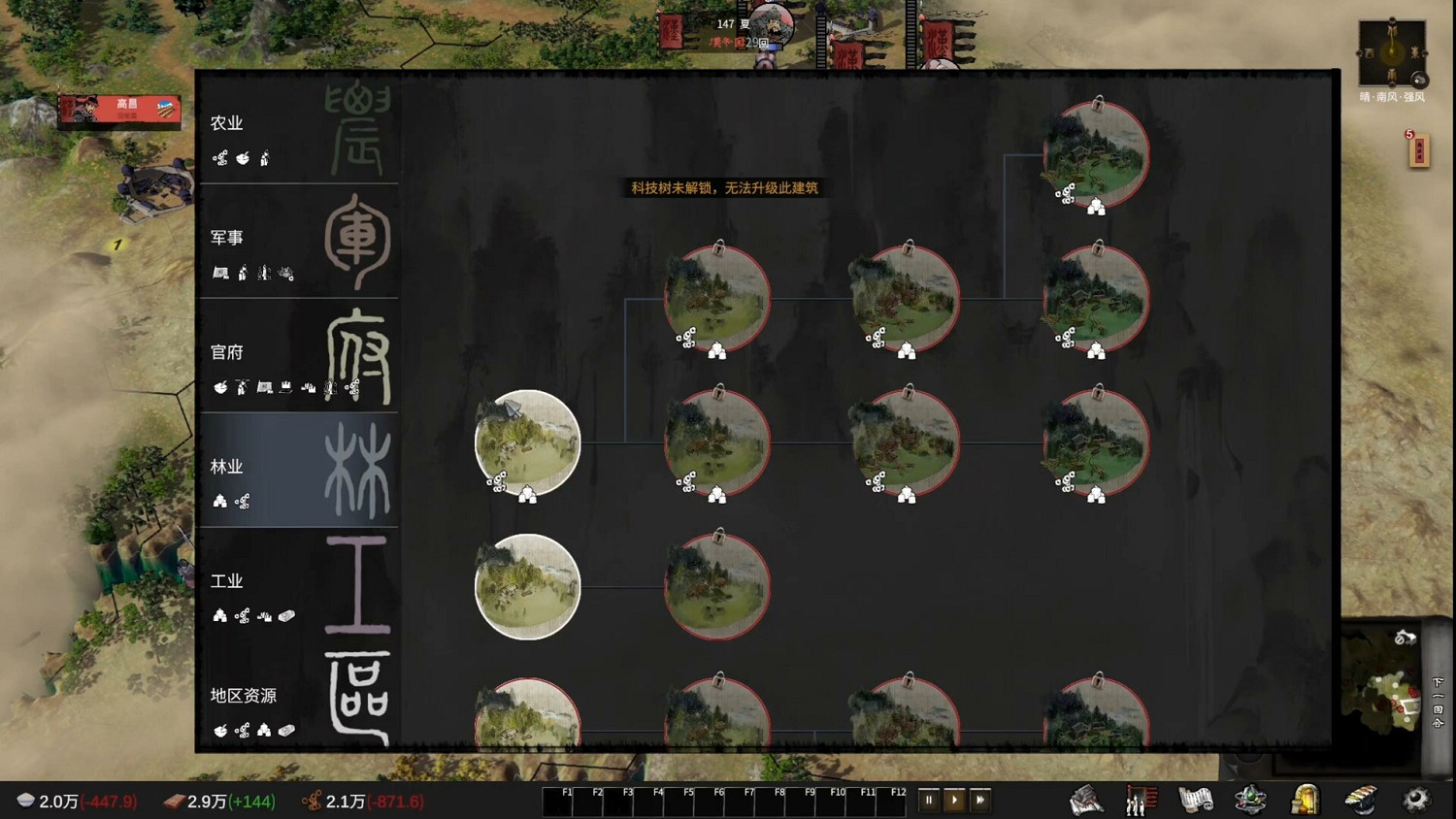Select the tech tree flask icon
Image resolution: width=1456 pixels, height=819 pixels.
pos(1250,799)
